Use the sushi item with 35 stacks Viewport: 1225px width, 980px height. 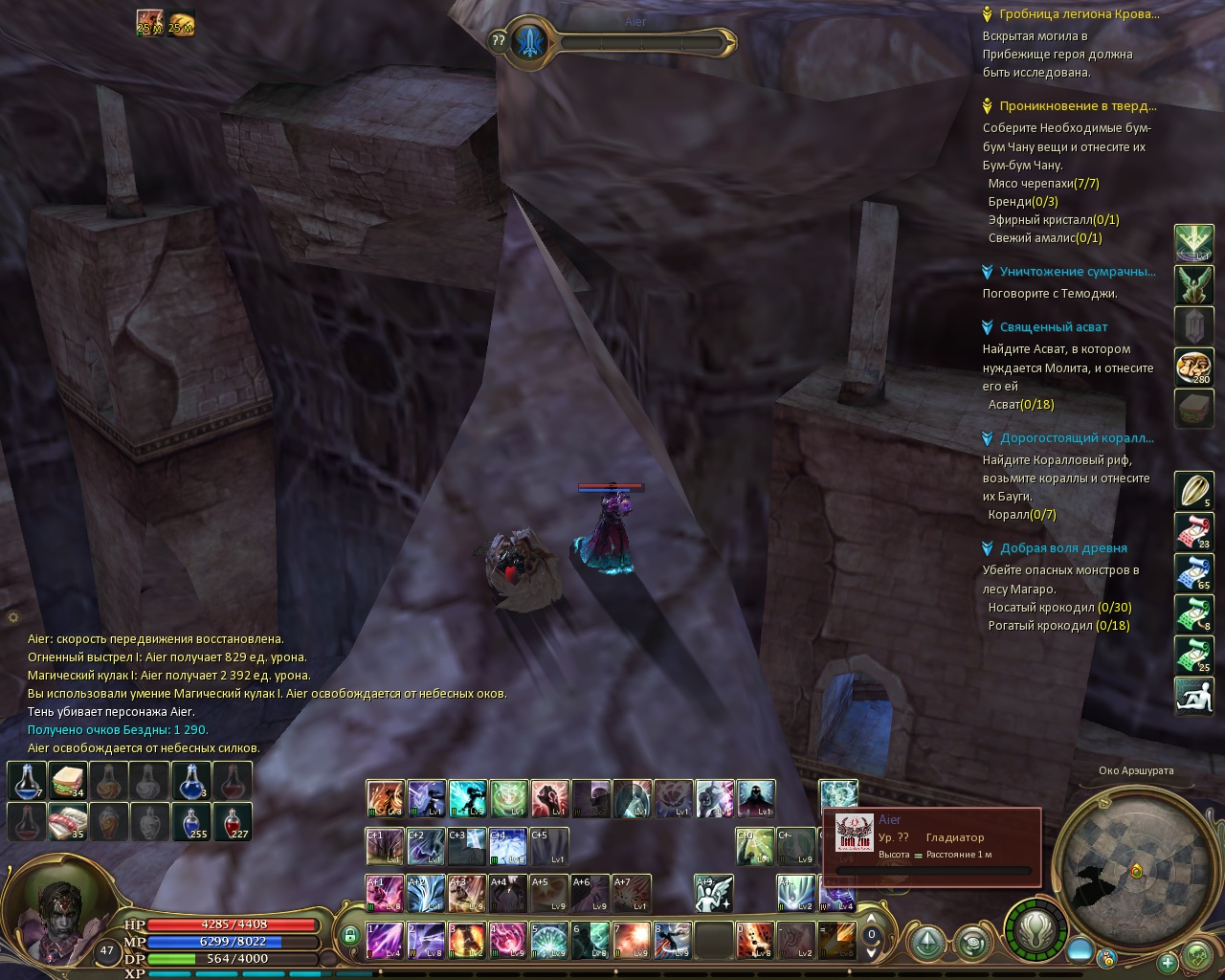pos(68,821)
